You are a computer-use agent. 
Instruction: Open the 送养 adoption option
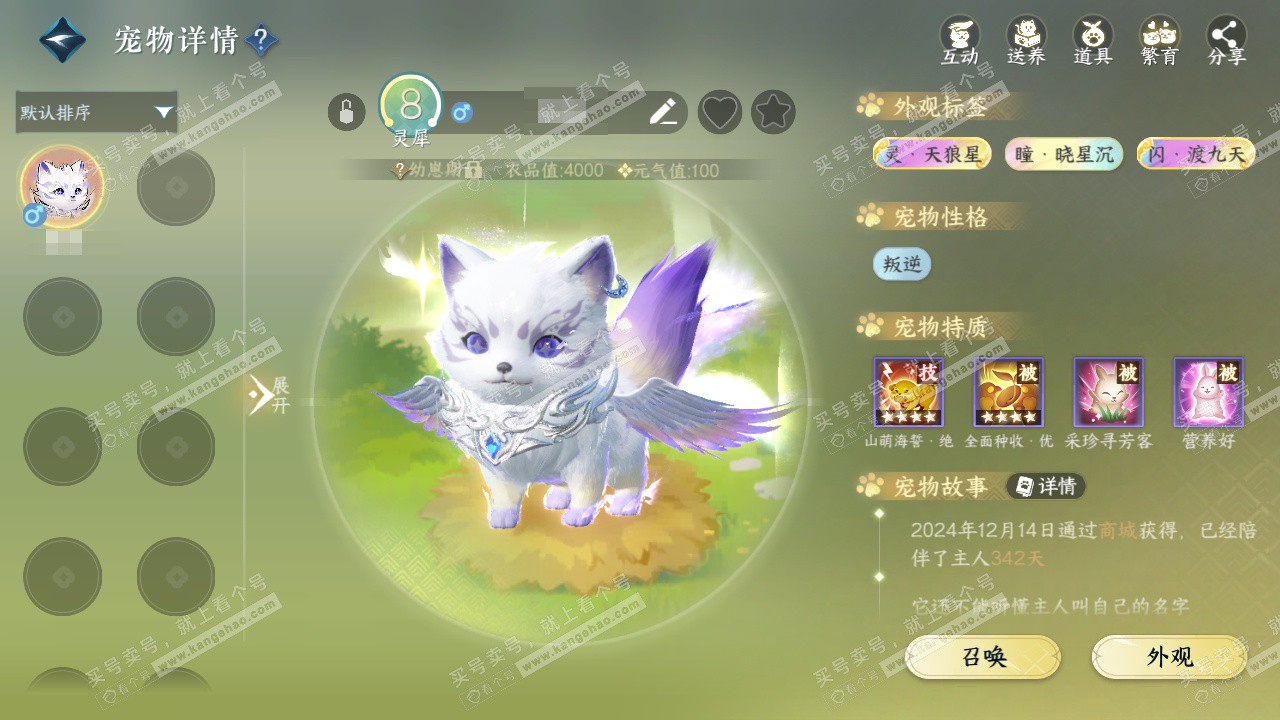coord(1026,41)
